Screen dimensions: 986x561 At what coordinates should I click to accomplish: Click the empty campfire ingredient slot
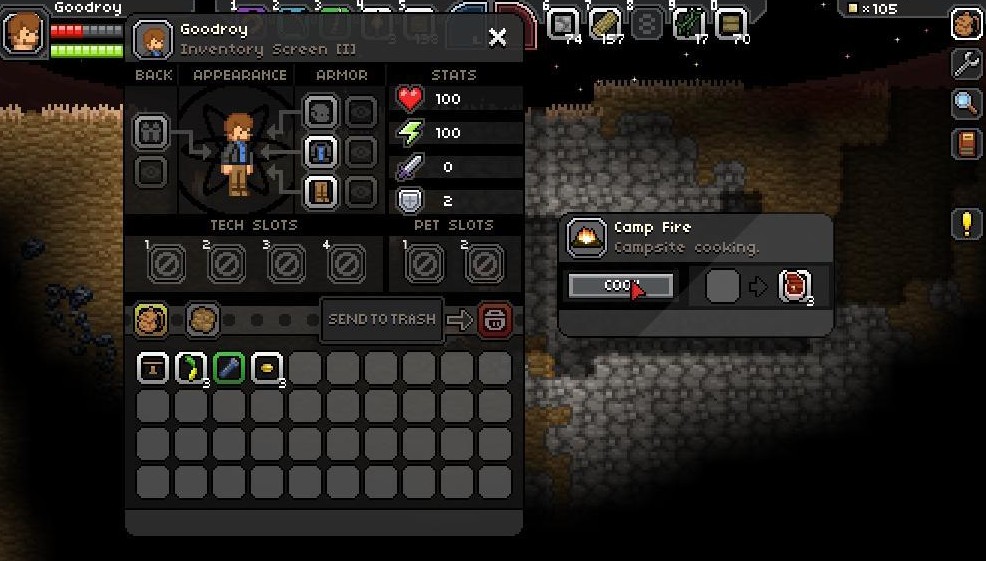click(722, 286)
